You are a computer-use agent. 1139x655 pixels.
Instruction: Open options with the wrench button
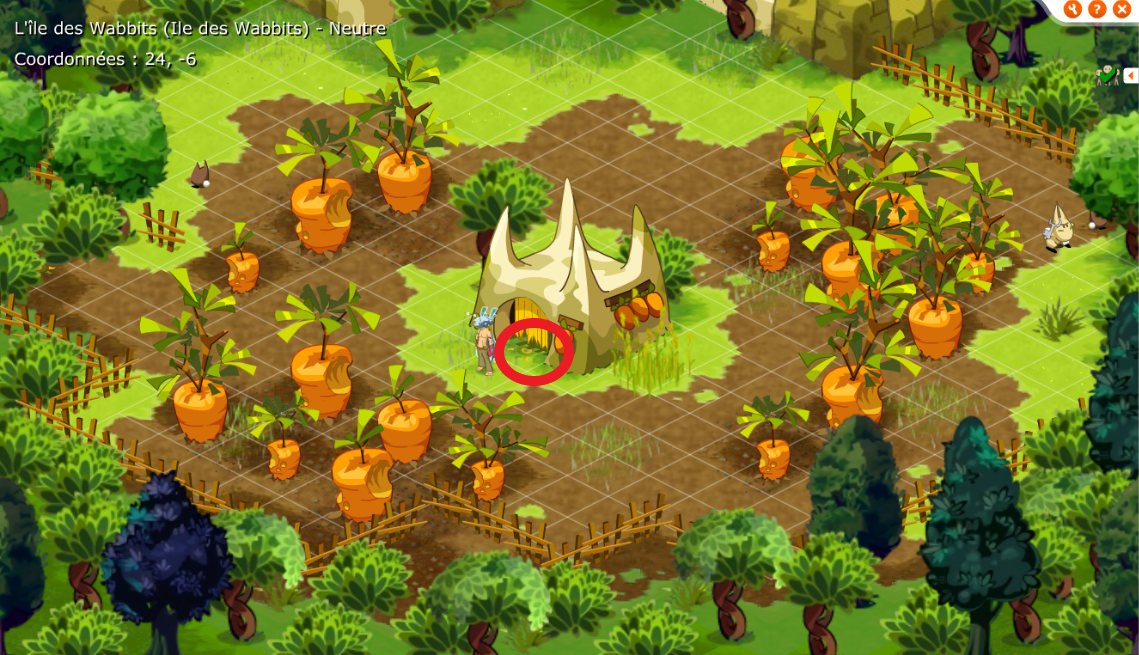coord(1072,9)
